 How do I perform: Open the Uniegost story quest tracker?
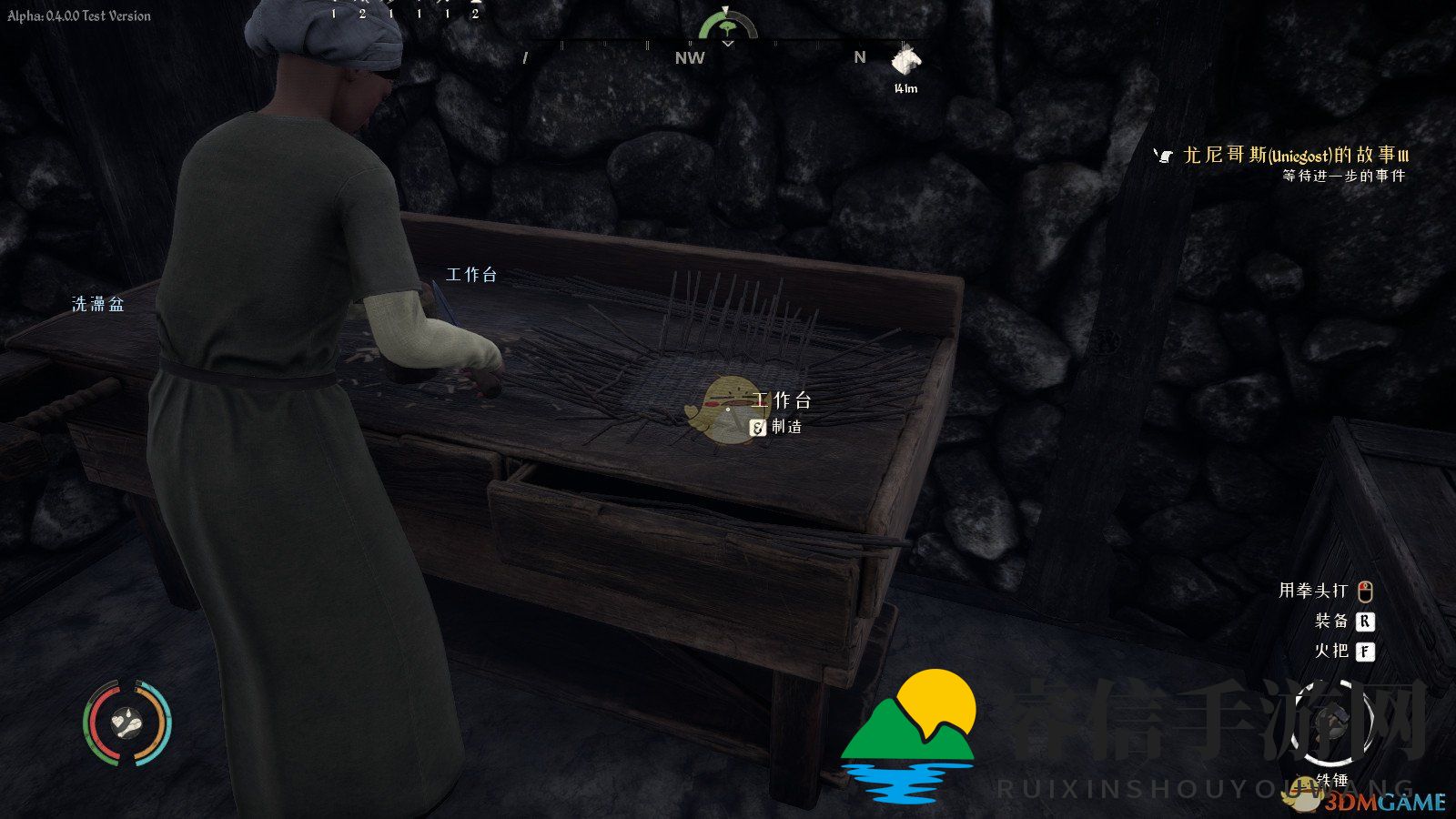[x=1294, y=156]
